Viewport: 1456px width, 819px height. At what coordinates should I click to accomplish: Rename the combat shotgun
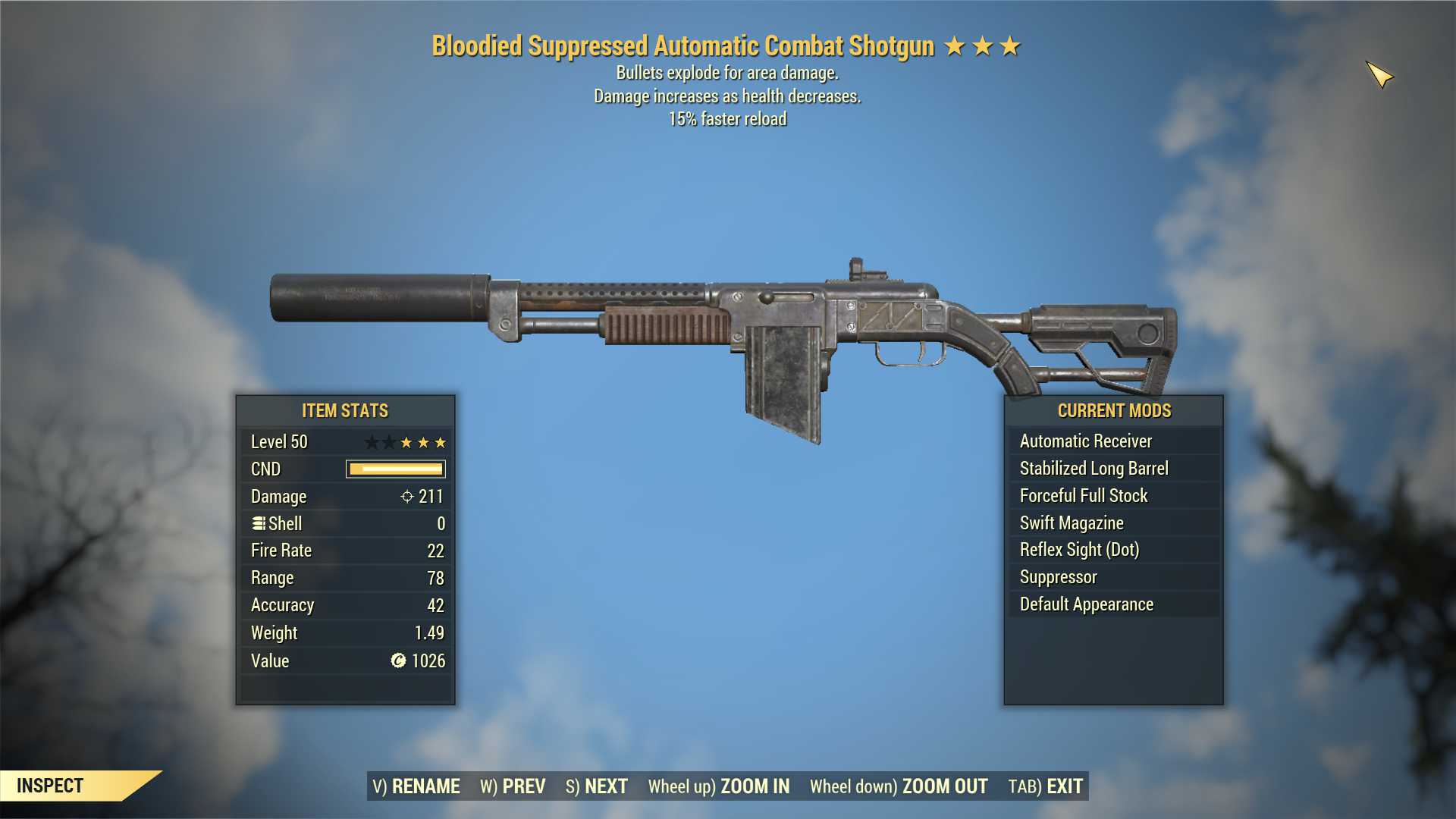[416, 786]
